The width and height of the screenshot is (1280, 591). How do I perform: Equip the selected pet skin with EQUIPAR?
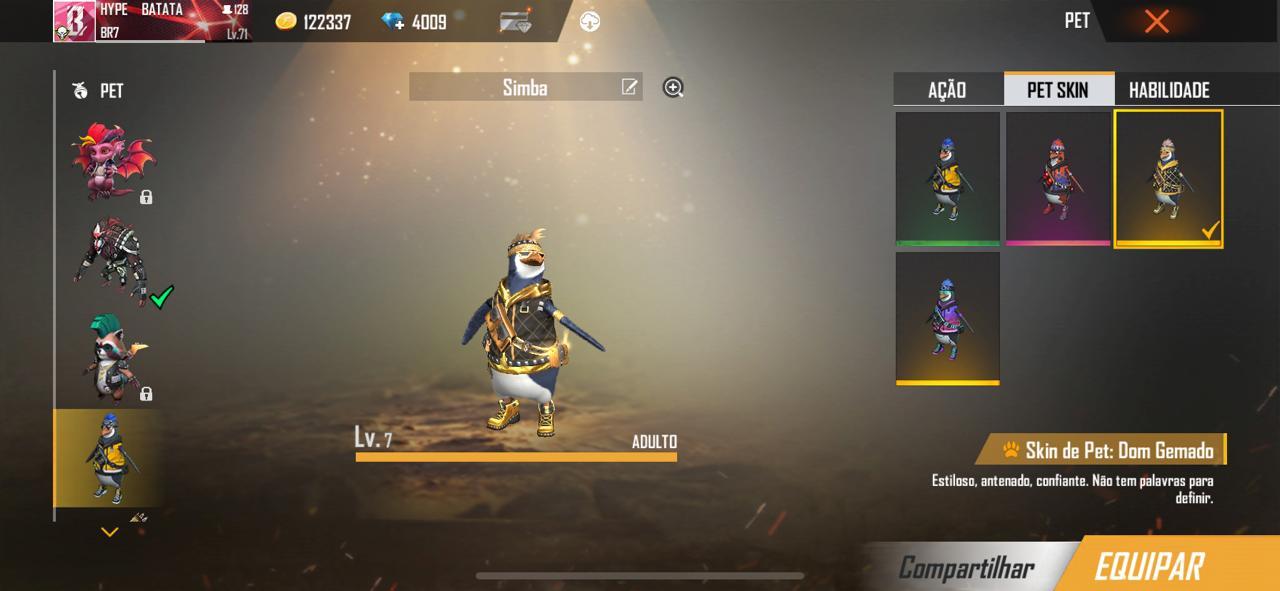pos(1149,566)
